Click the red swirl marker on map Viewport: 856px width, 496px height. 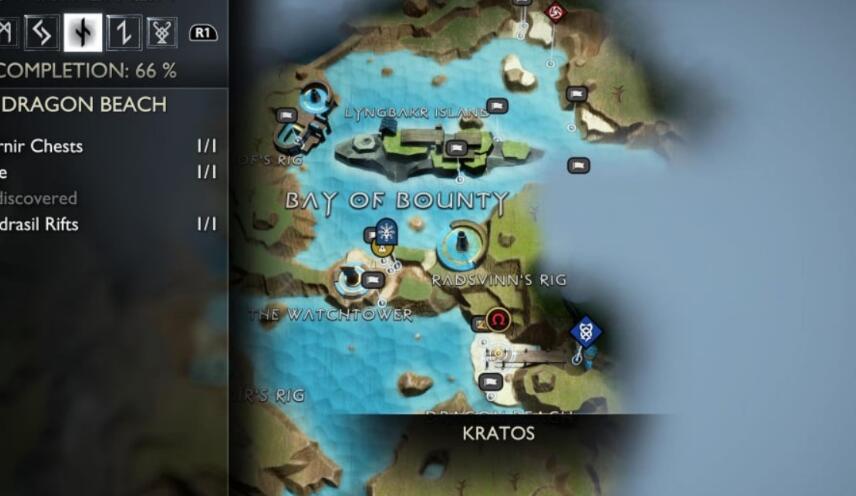coord(557,12)
